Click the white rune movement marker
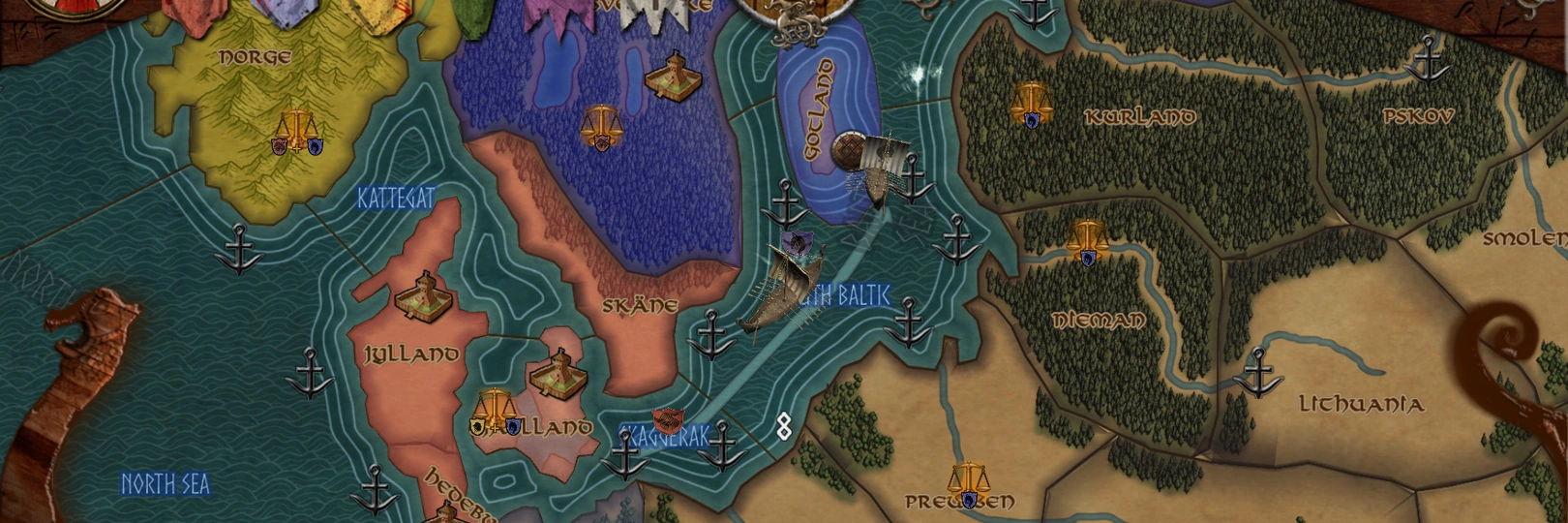Screen dimensions: 1568x523 click(x=784, y=425)
